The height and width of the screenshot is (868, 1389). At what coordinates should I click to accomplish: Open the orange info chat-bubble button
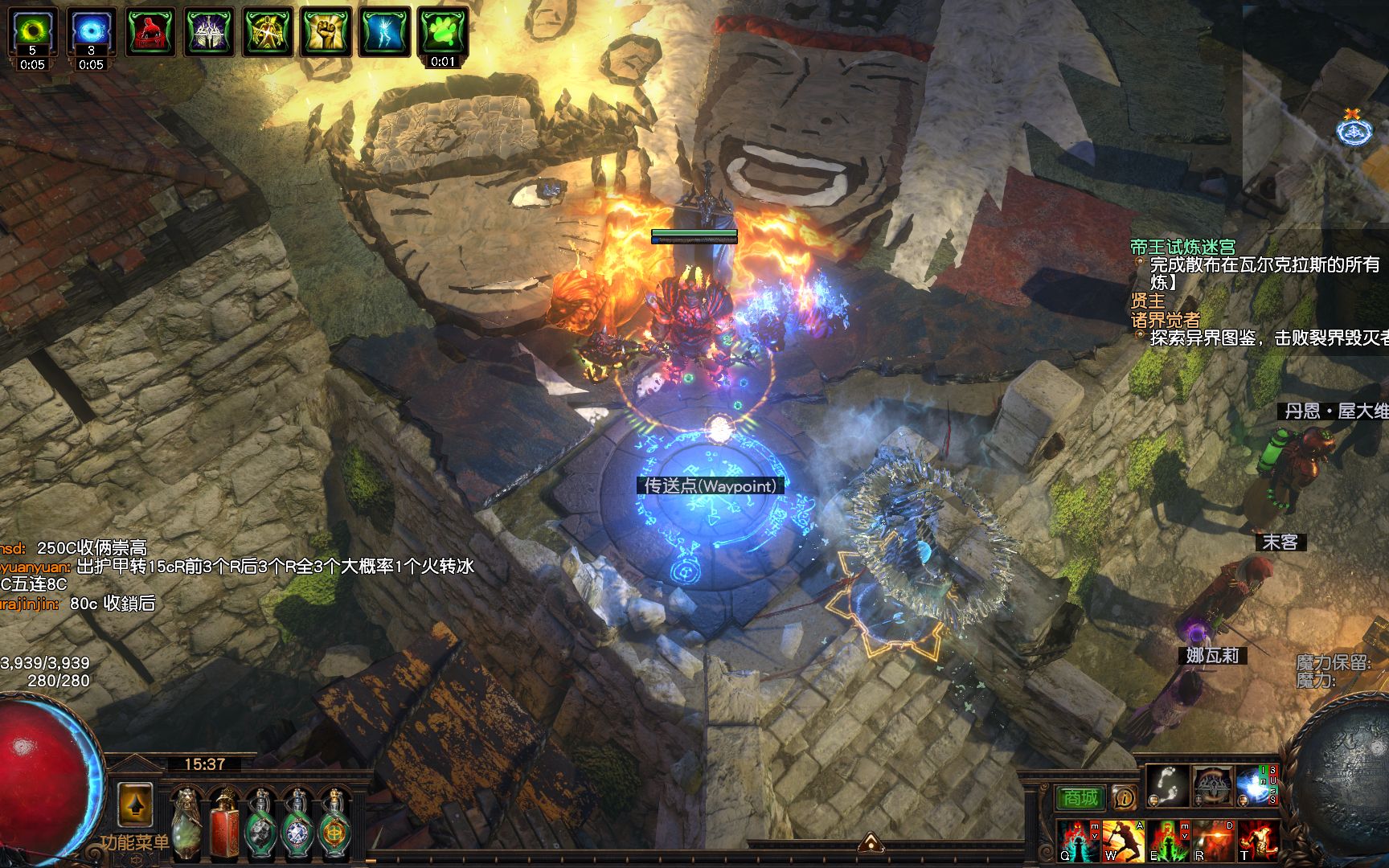(x=1124, y=797)
